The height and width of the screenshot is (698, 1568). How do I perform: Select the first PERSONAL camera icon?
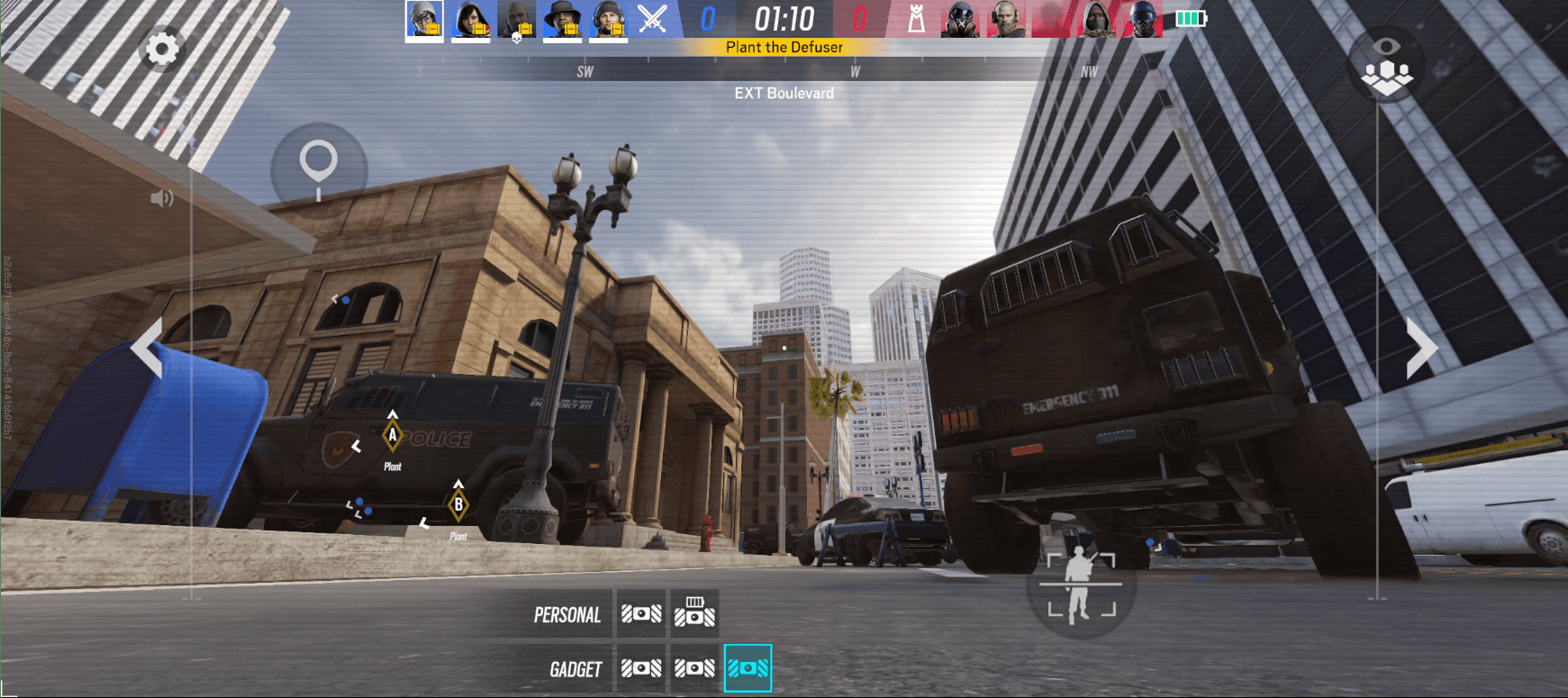click(x=641, y=613)
